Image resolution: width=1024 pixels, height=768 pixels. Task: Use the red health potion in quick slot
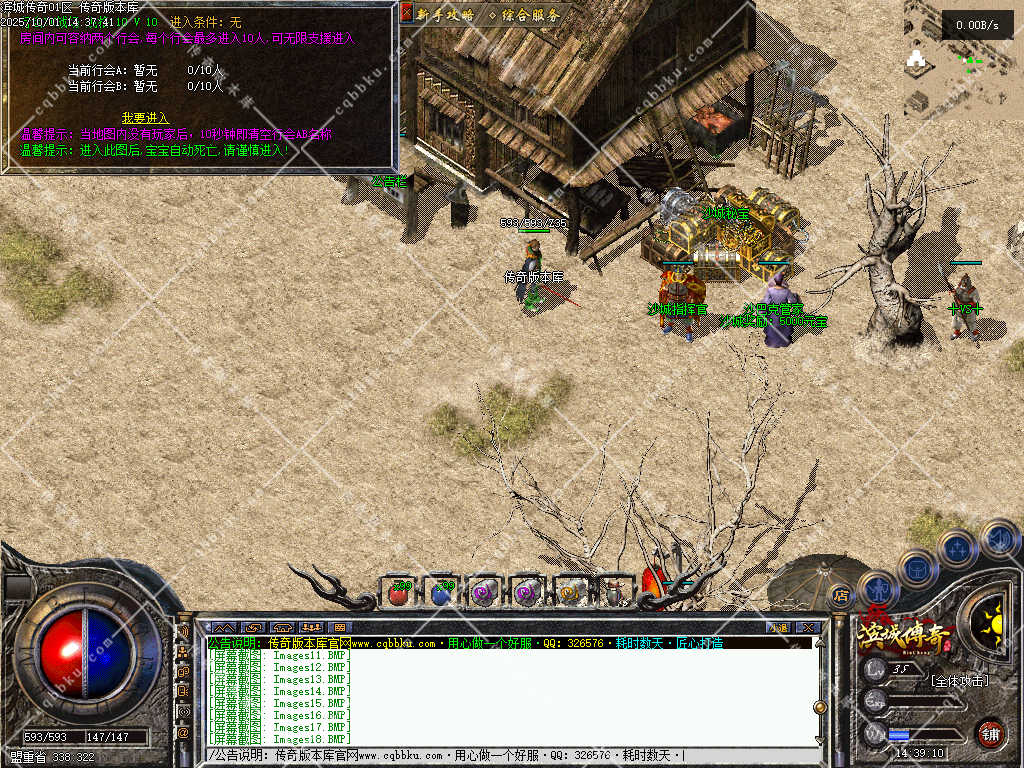click(400, 593)
